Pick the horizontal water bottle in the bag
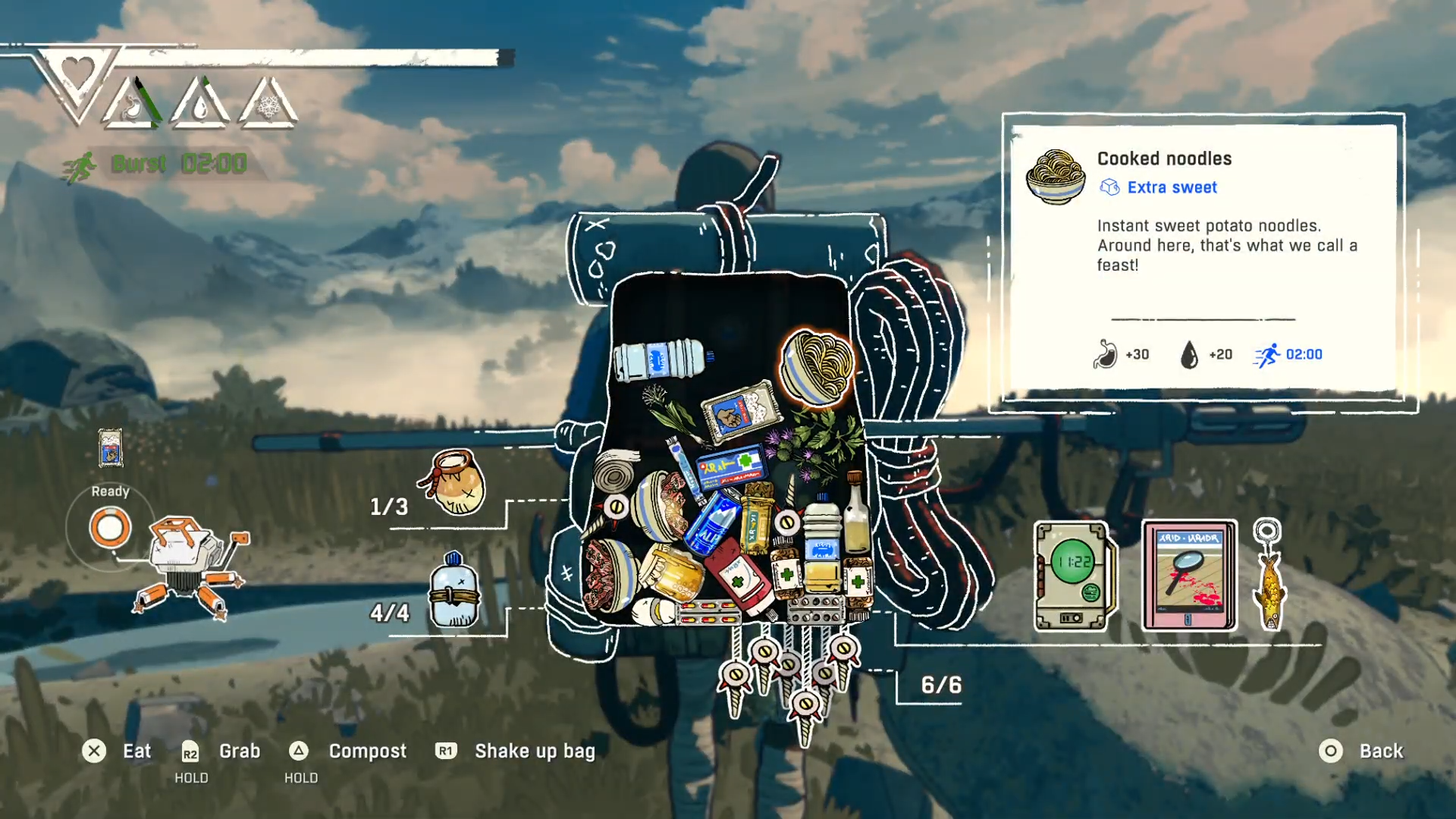 (660, 359)
